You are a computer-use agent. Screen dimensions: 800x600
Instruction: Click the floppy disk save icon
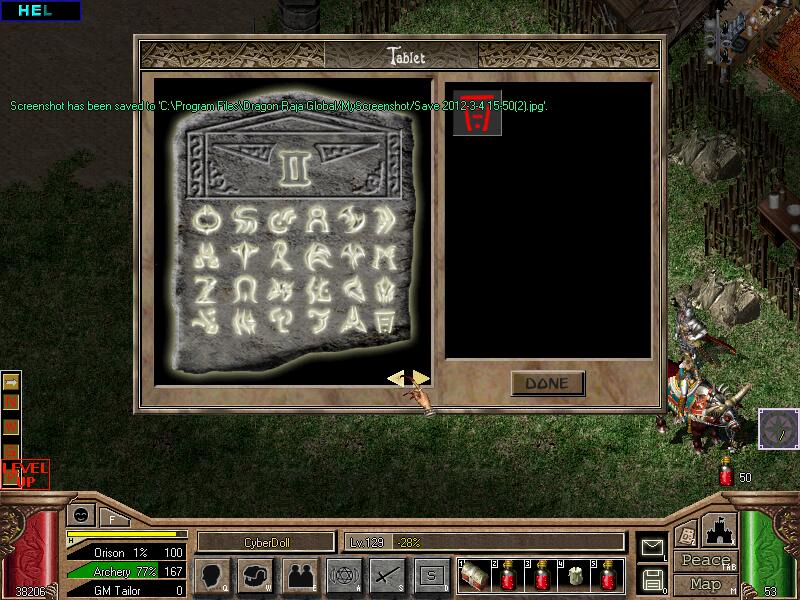[653, 578]
